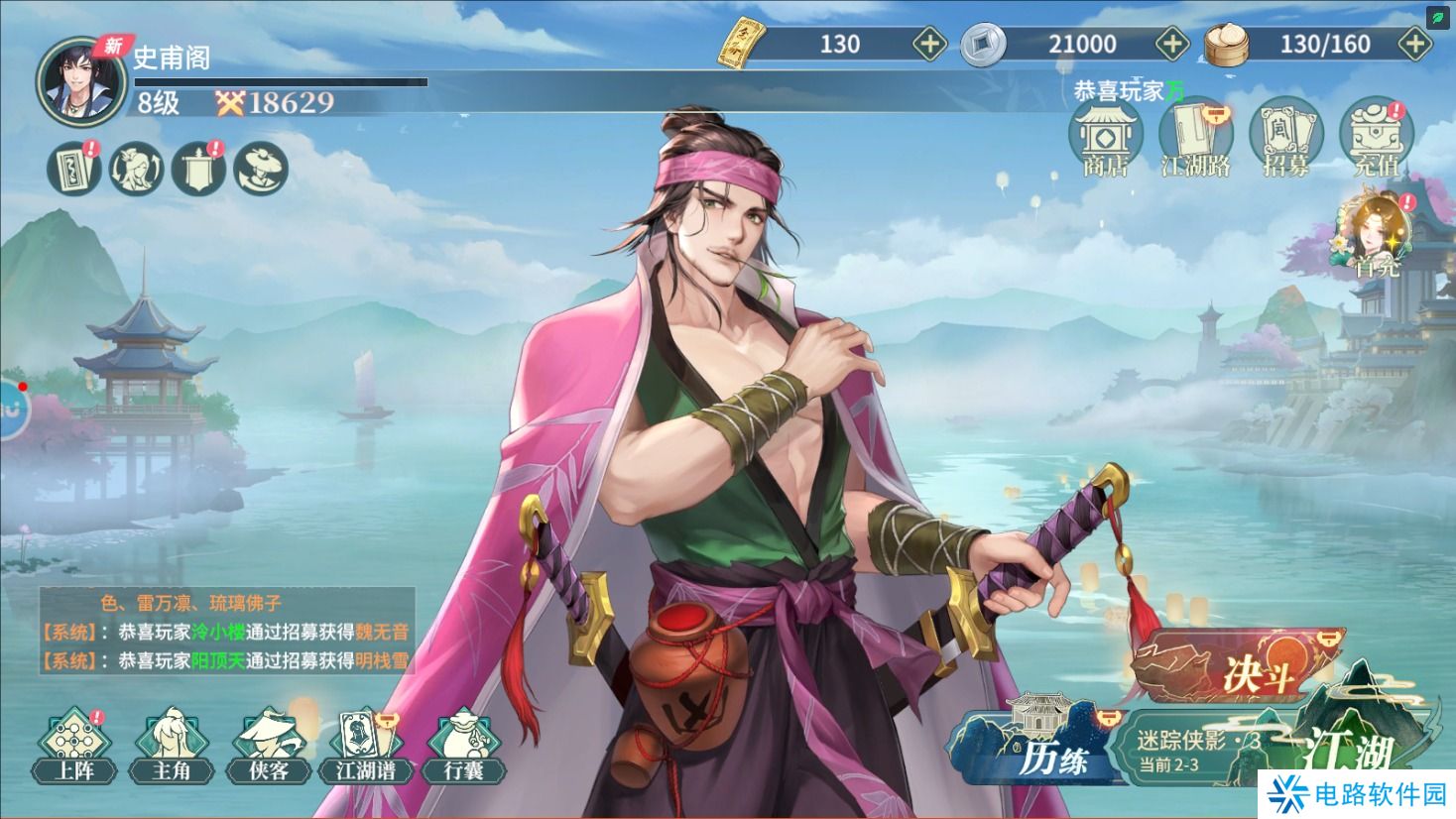The image size is (1456, 819).
Task: Refill steamed bun stamina with plus button
Action: (x=1412, y=44)
